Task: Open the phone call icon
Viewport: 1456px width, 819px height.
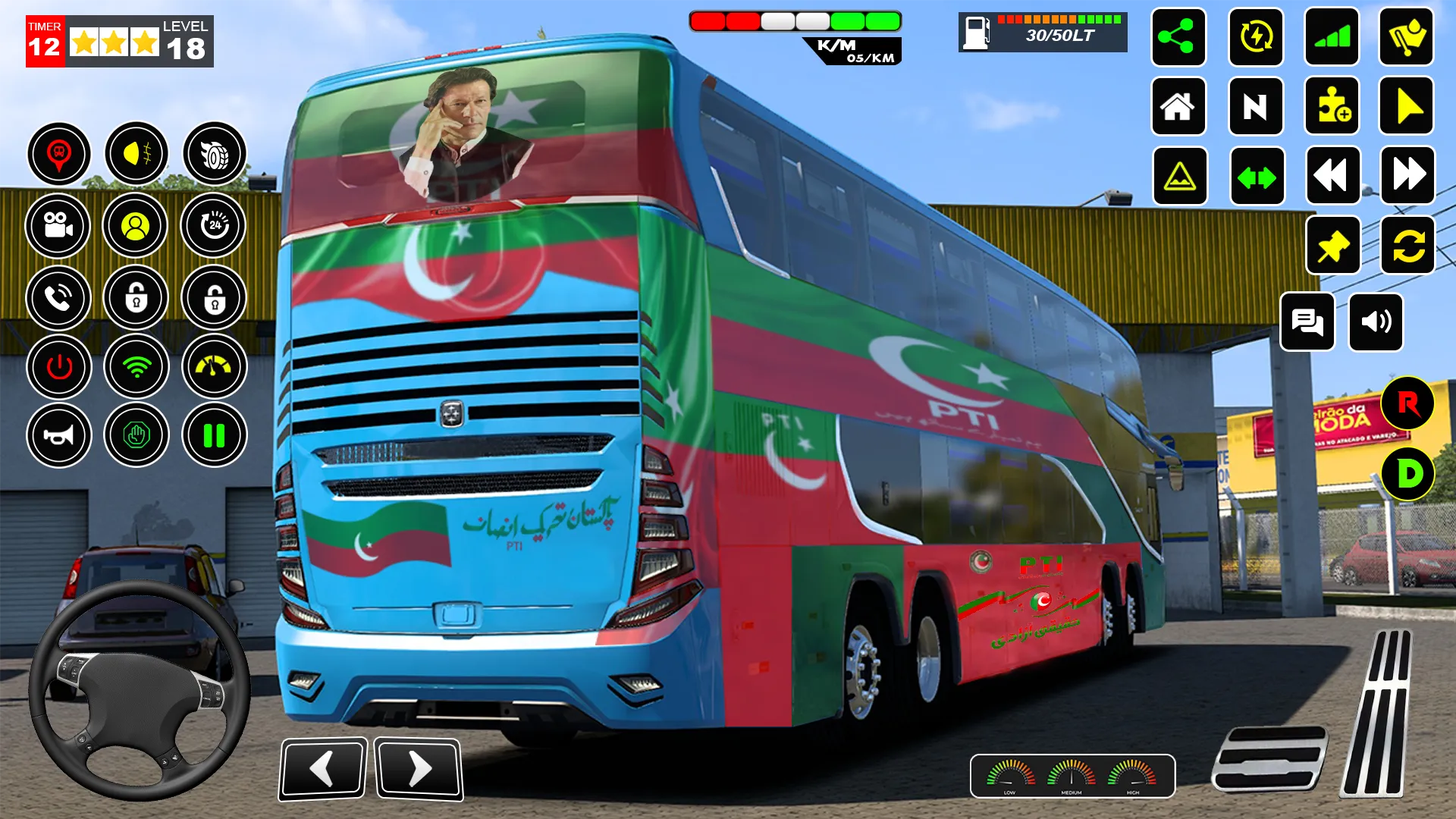Action: [58, 298]
